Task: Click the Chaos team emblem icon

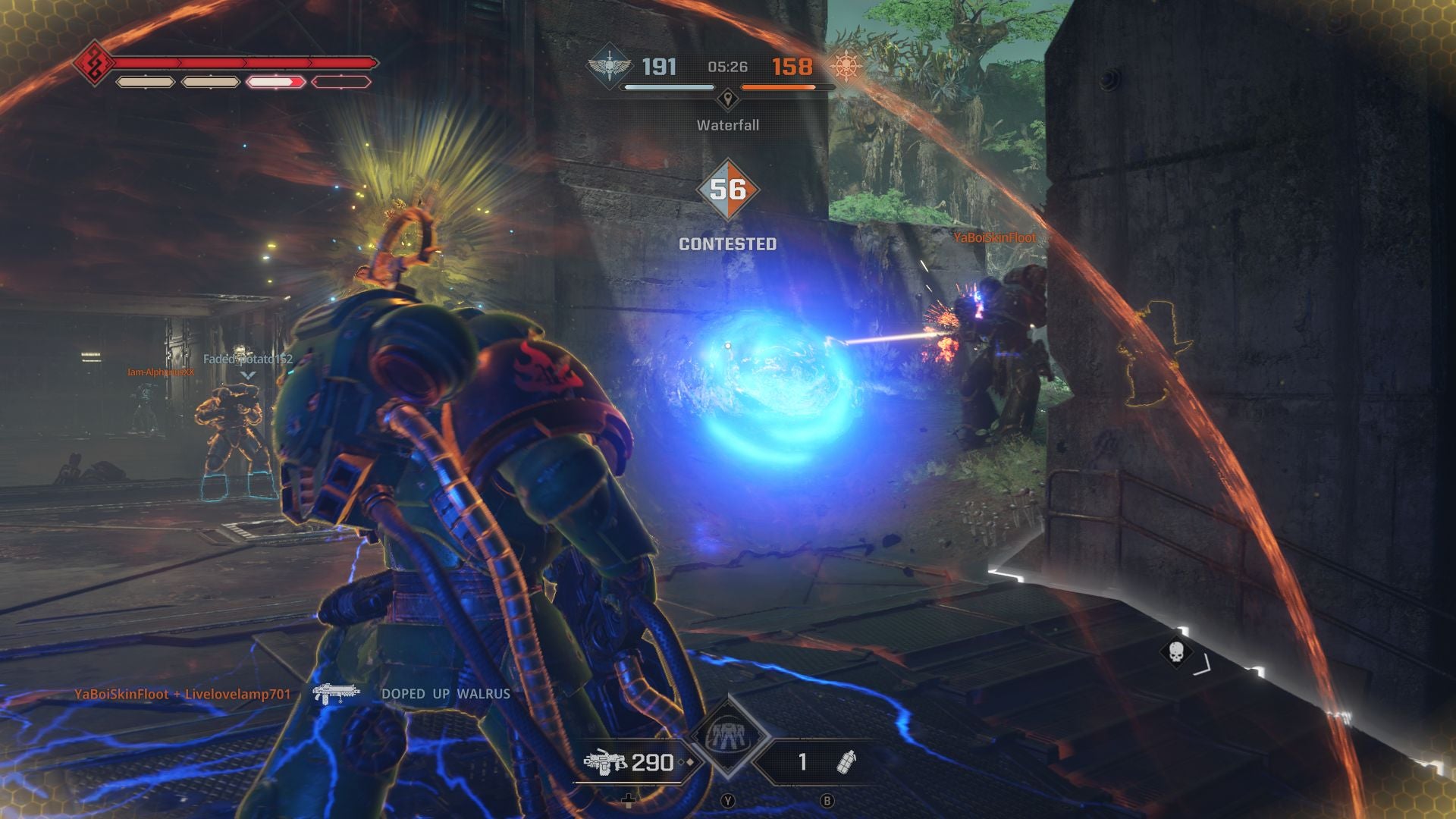Action: coord(846,67)
